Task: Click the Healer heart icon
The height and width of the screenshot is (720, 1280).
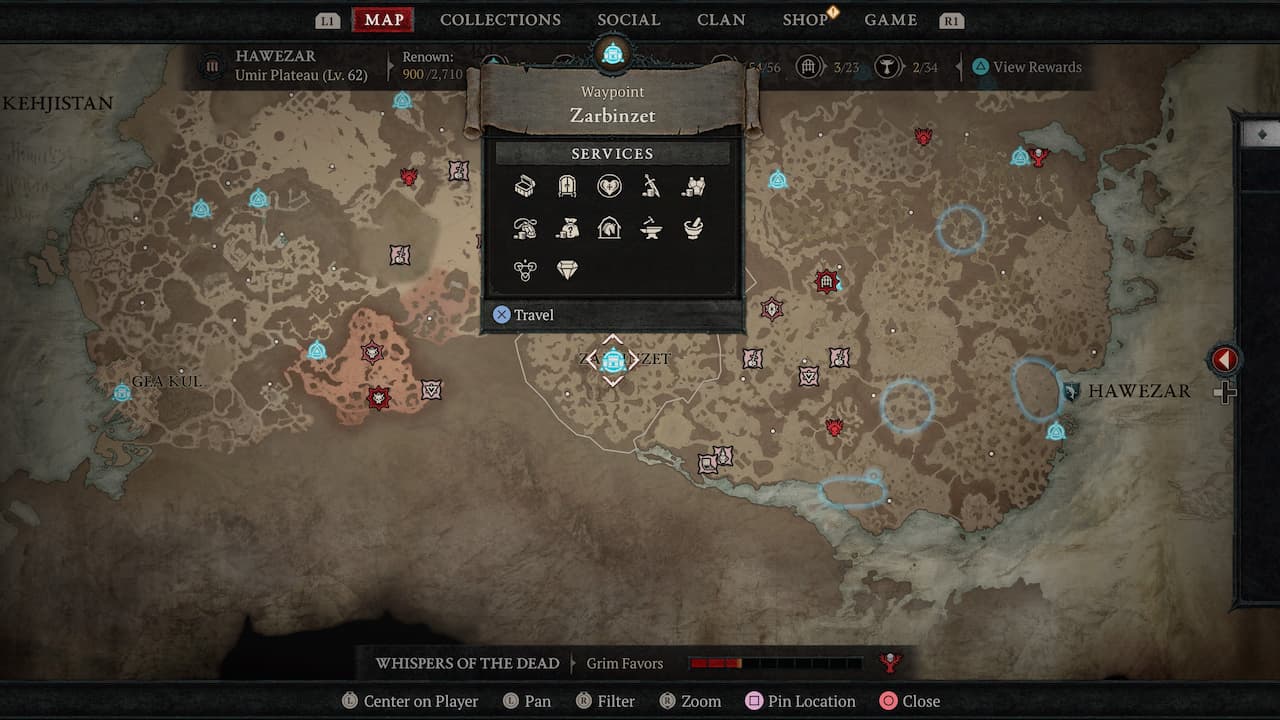Action: tap(609, 186)
